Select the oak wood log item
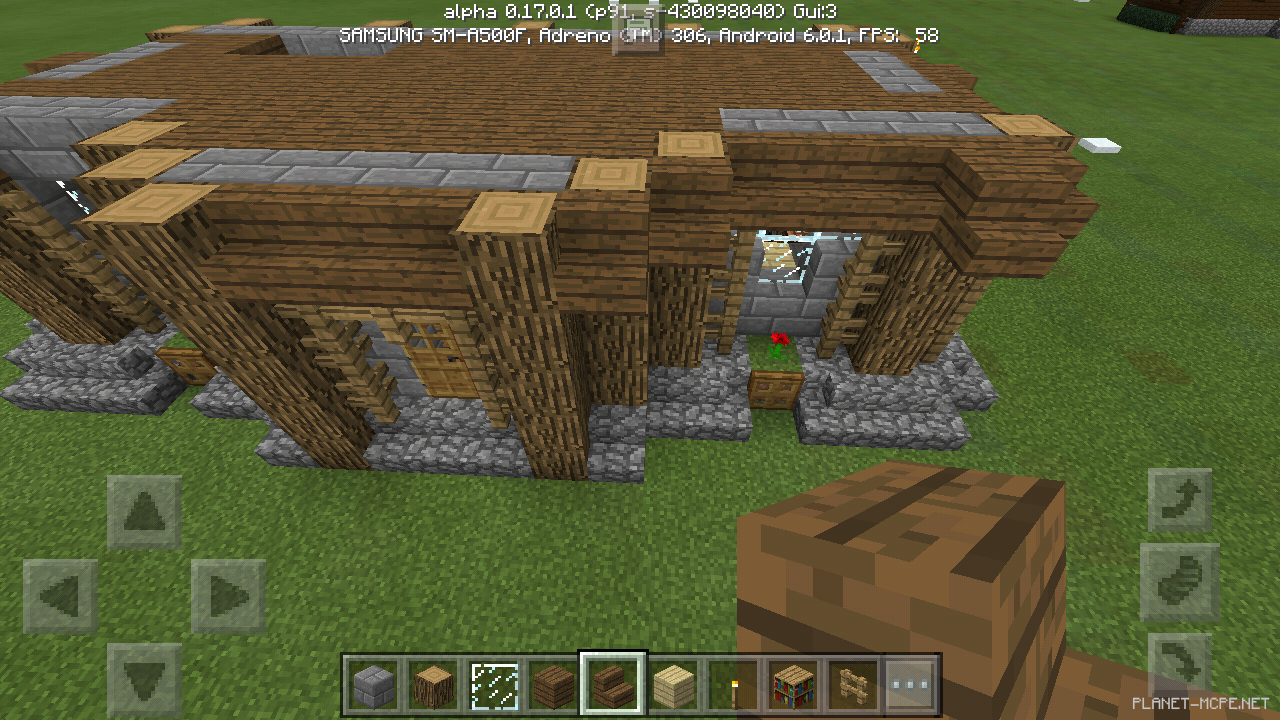The width and height of the screenshot is (1280, 720). [x=433, y=685]
